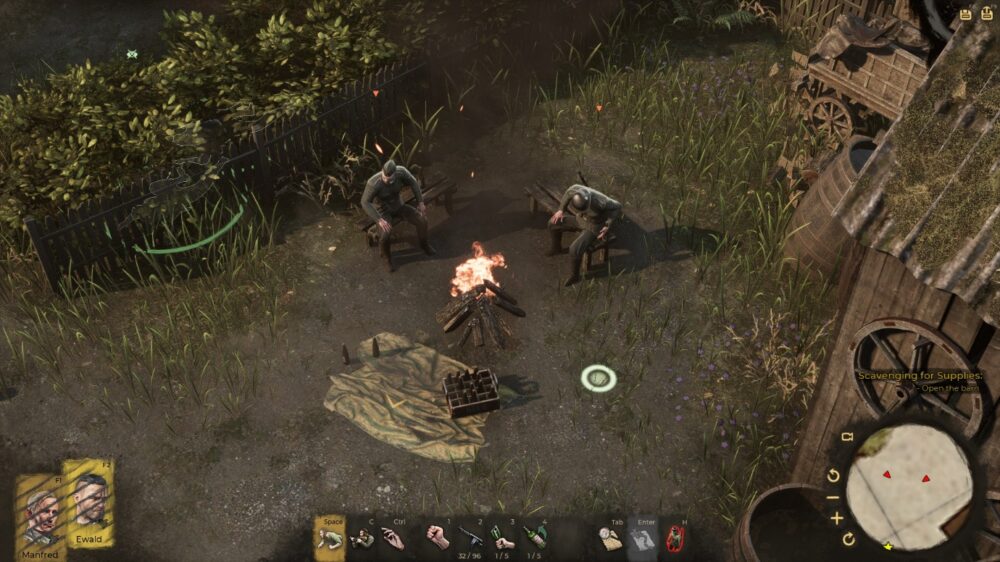Toggle the crouch stance icon
Image resolution: width=1000 pixels, height=562 pixels.
pyautogui.click(x=329, y=539)
